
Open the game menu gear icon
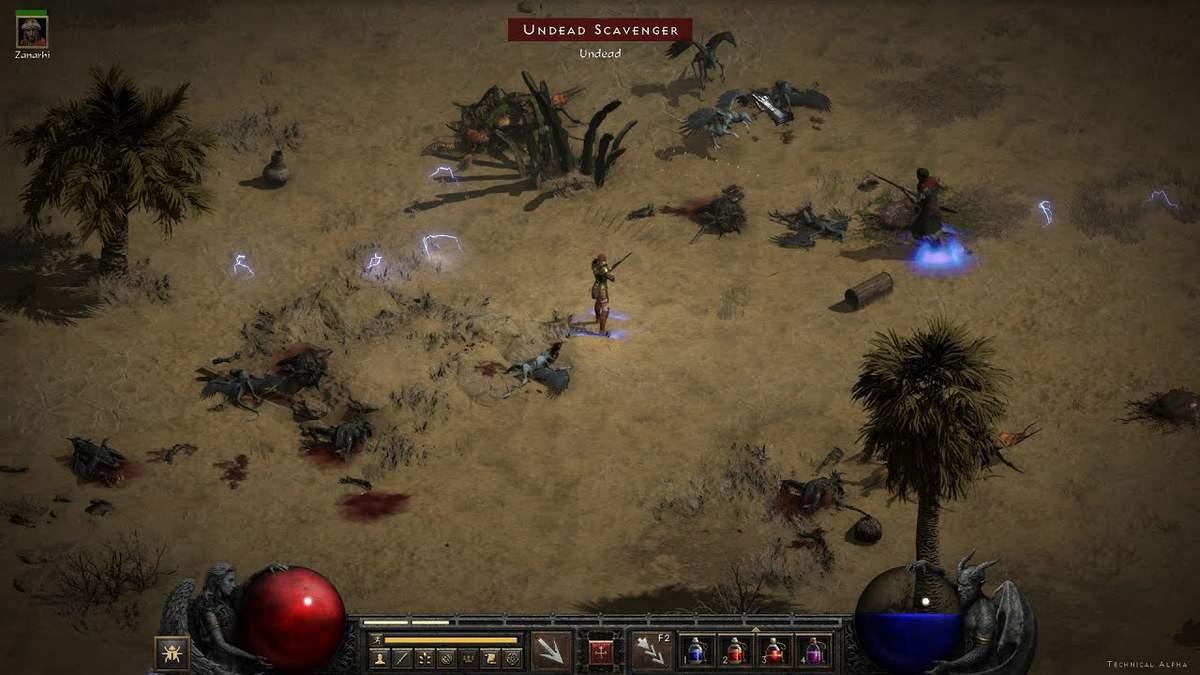[x=512, y=658]
